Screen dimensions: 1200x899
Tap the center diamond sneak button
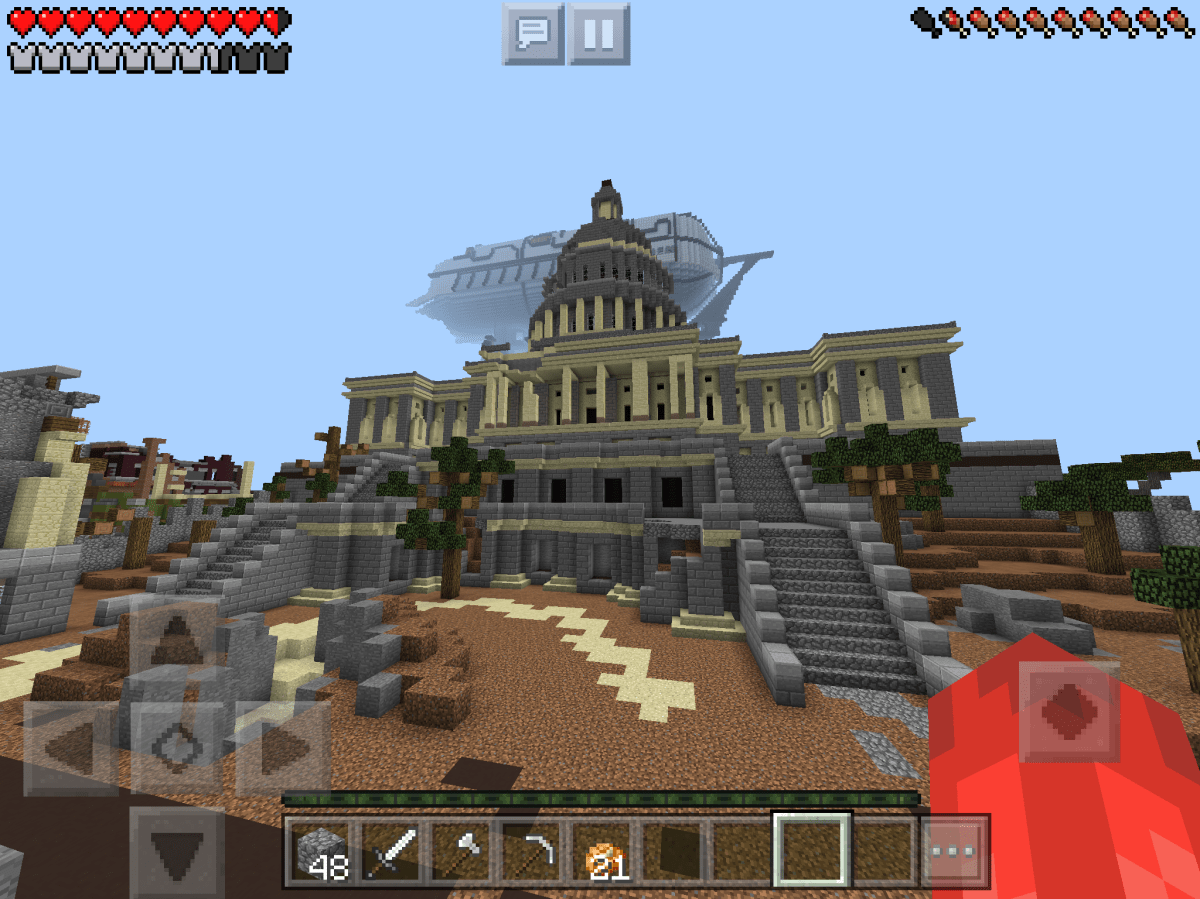click(x=177, y=748)
